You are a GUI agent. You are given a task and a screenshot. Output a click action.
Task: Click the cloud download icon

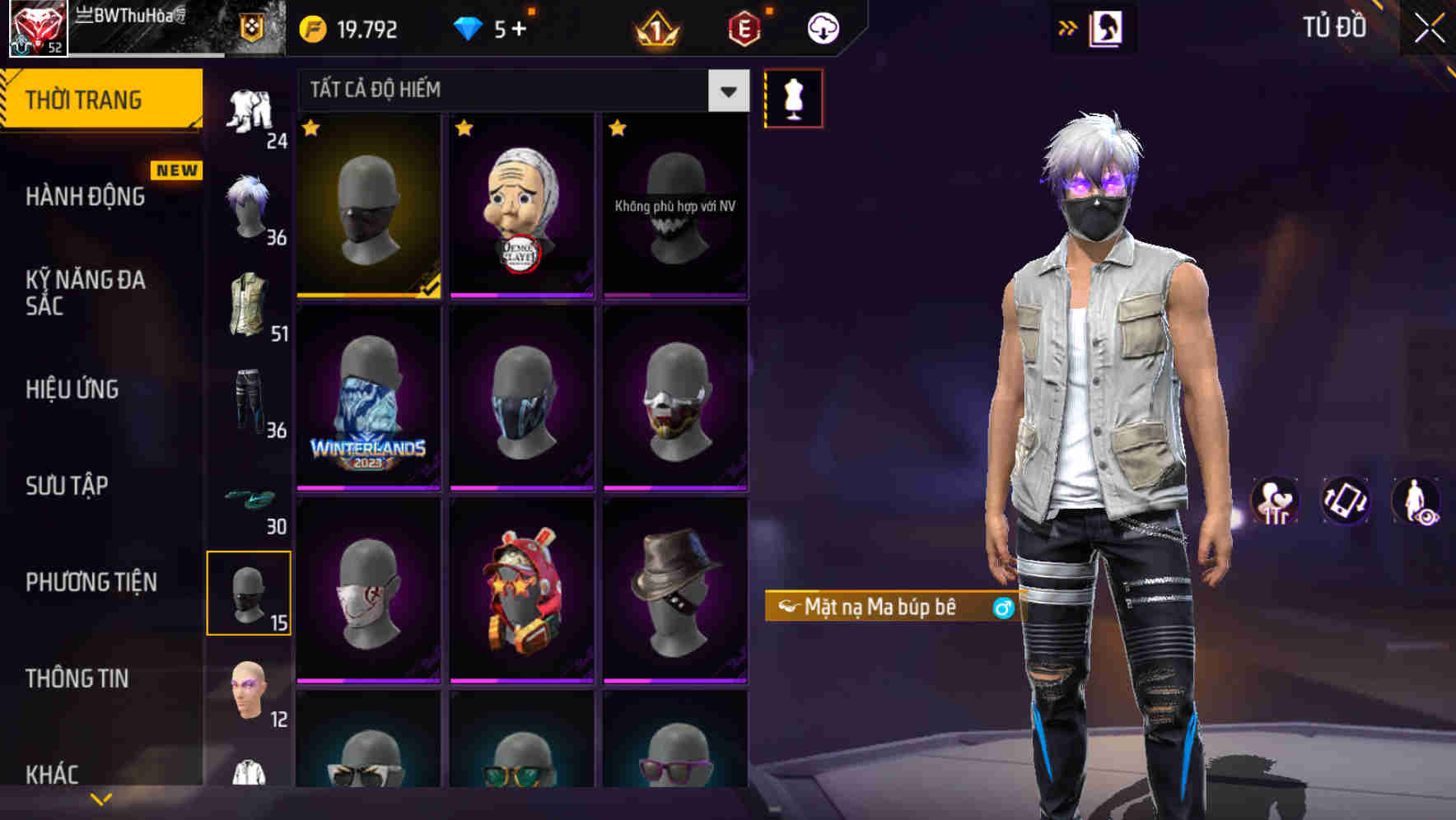[x=821, y=27]
